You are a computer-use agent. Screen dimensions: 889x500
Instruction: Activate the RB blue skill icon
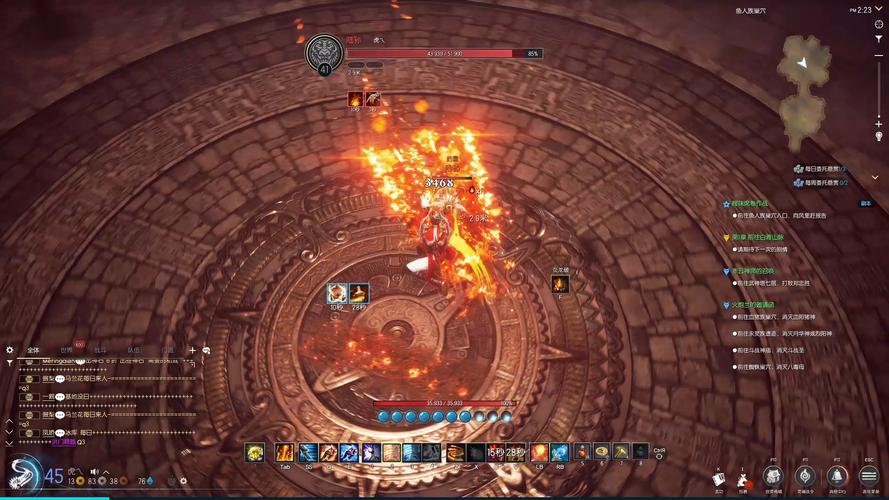click(560, 453)
